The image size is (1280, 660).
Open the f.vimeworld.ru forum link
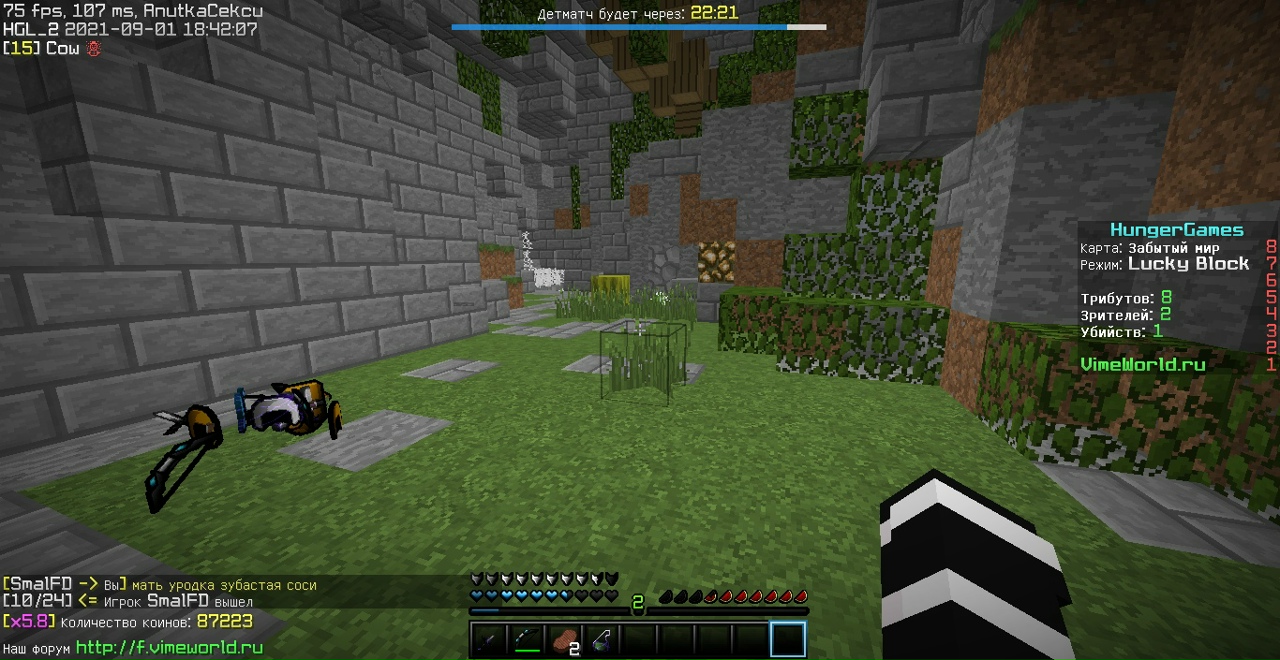(169, 648)
